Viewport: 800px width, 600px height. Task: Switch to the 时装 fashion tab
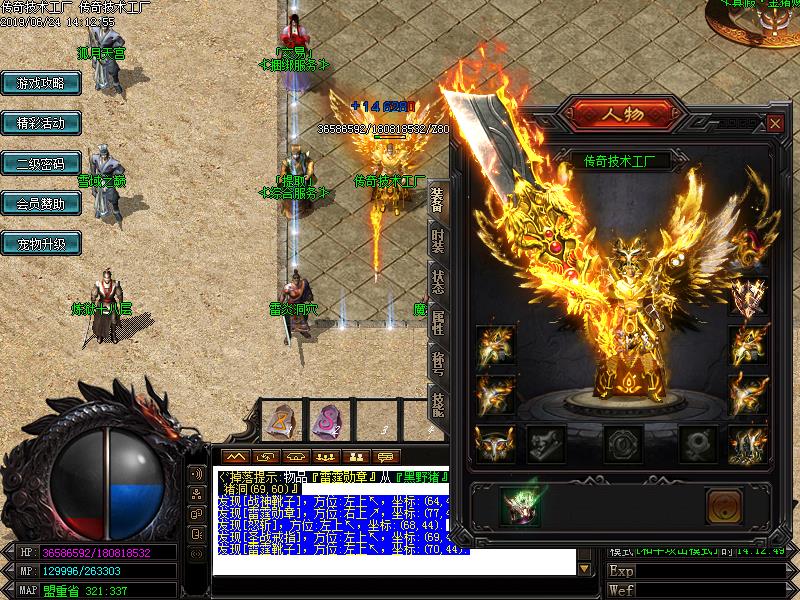[x=437, y=241]
